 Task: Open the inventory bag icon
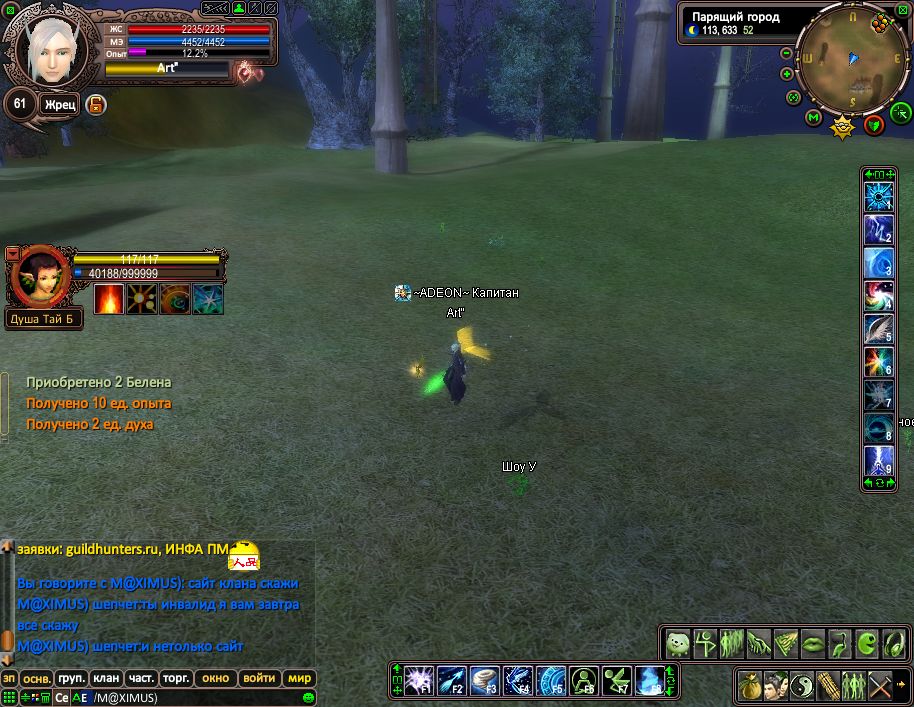coord(748,686)
